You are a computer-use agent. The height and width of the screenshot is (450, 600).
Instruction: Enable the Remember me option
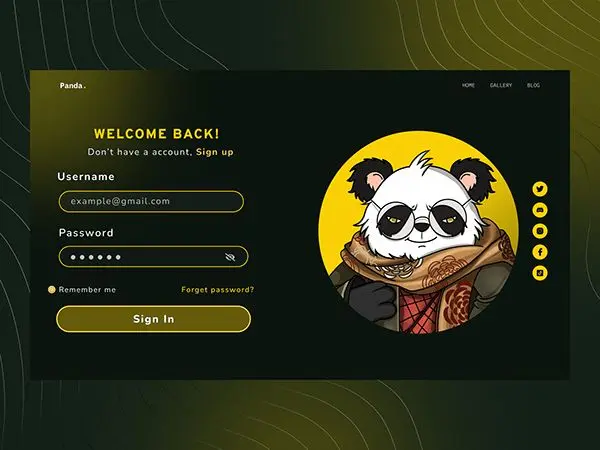(x=52, y=290)
